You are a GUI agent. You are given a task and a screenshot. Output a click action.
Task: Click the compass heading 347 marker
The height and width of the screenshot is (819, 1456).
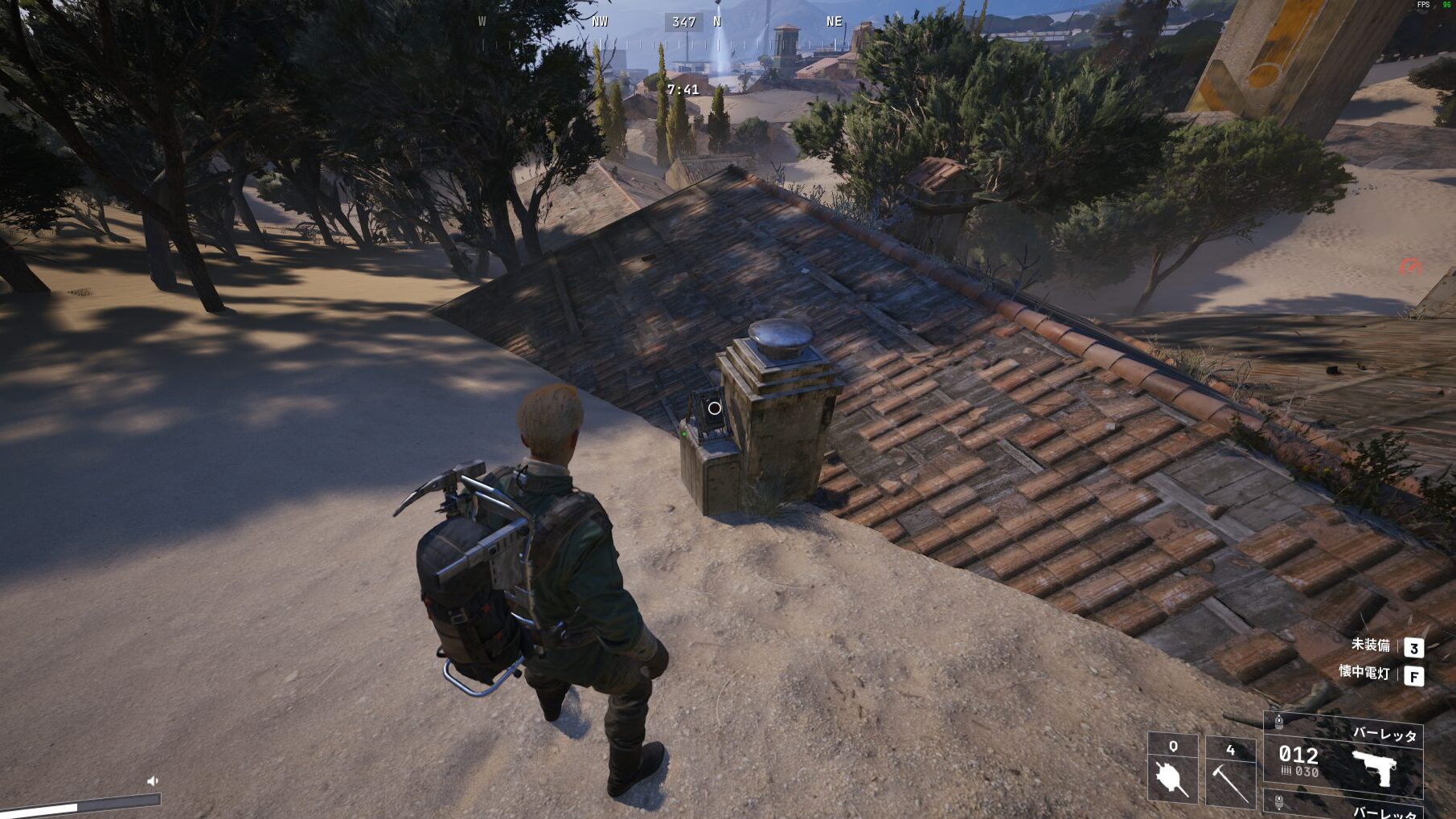click(683, 22)
